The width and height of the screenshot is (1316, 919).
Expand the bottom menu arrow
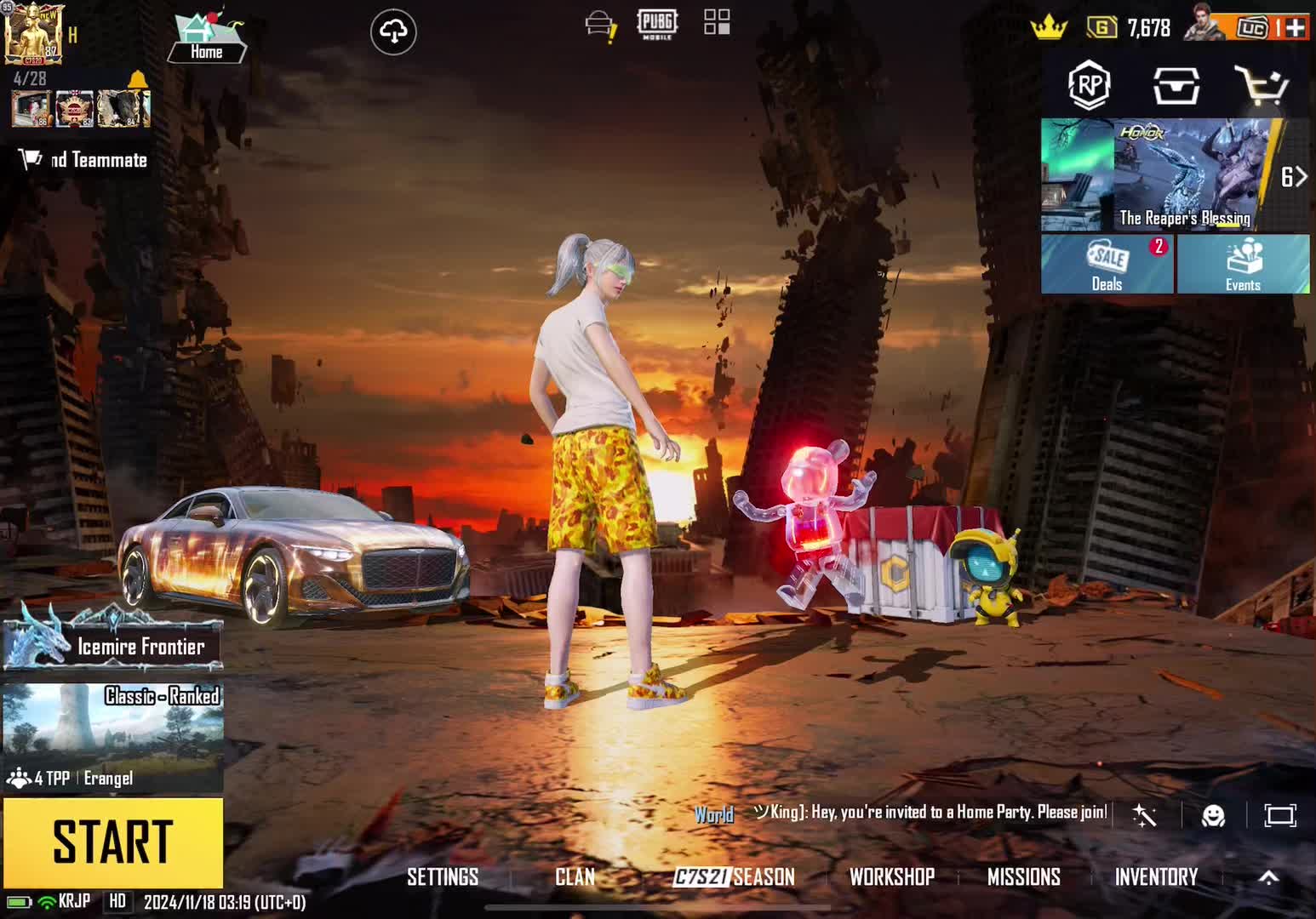tap(1268, 877)
